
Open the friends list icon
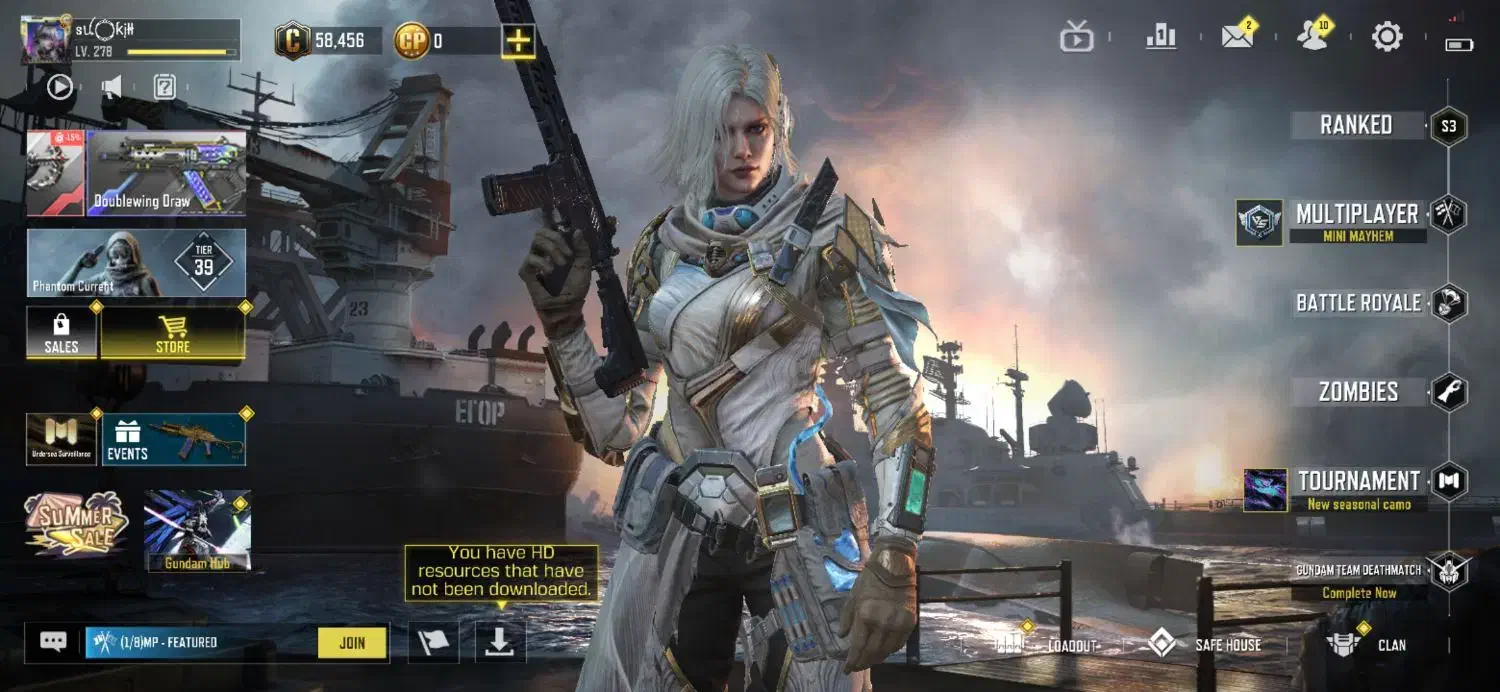[1312, 38]
